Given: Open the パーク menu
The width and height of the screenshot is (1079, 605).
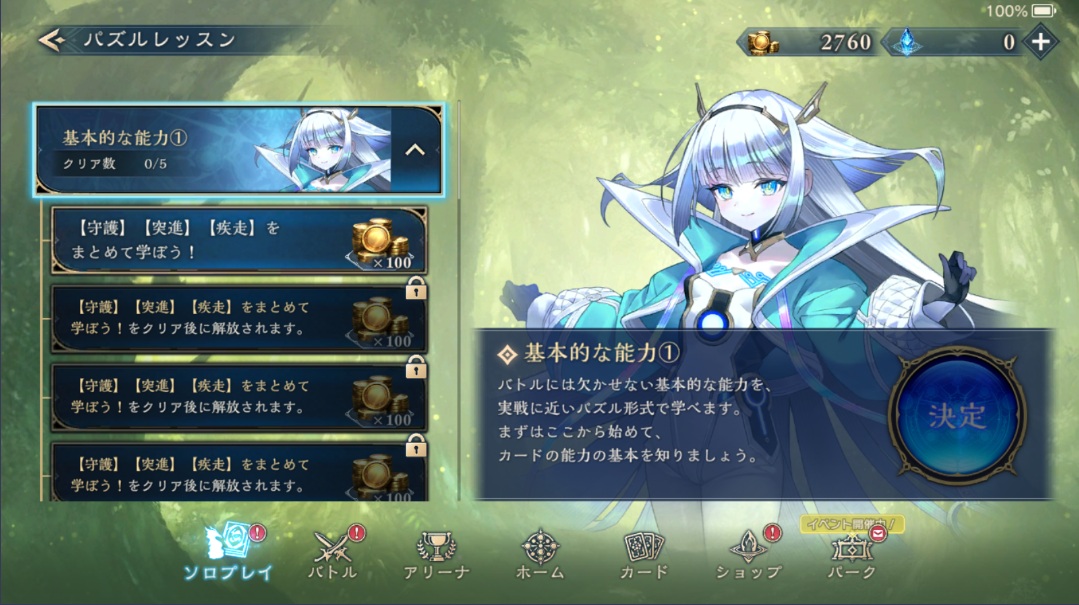Looking at the screenshot, I should 851,553.
